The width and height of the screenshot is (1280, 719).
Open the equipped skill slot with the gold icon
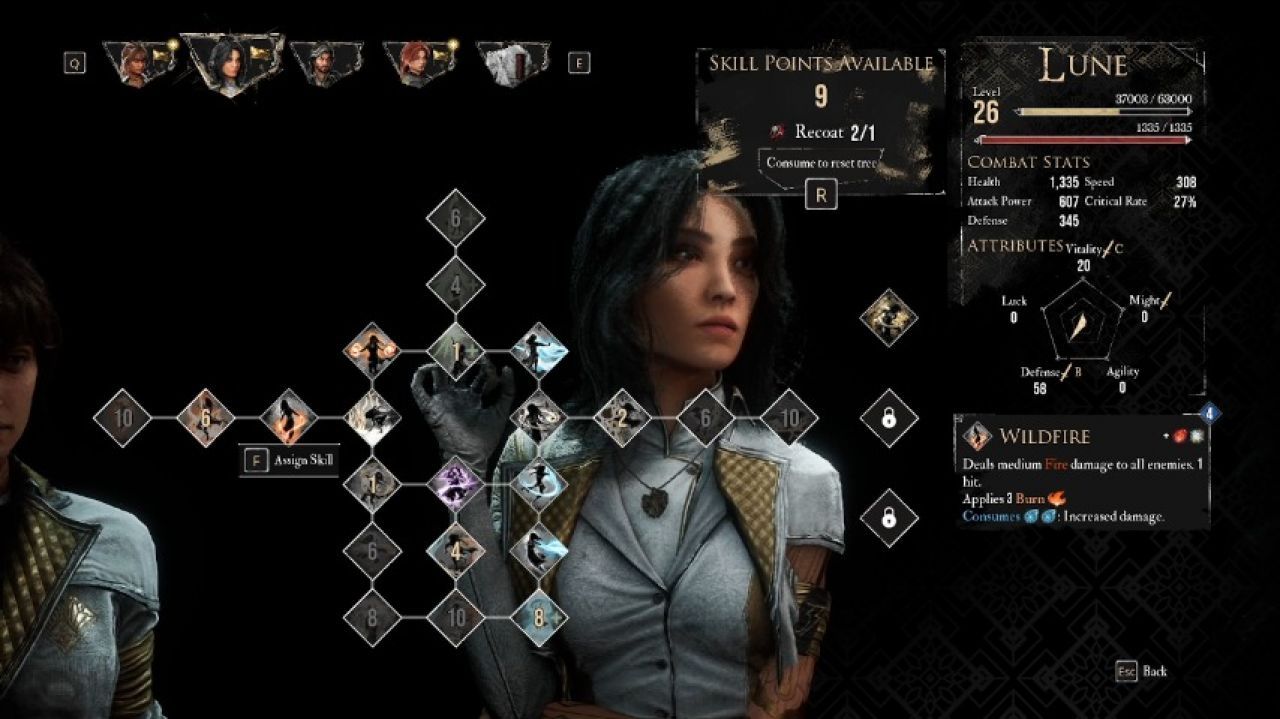(x=888, y=318)
